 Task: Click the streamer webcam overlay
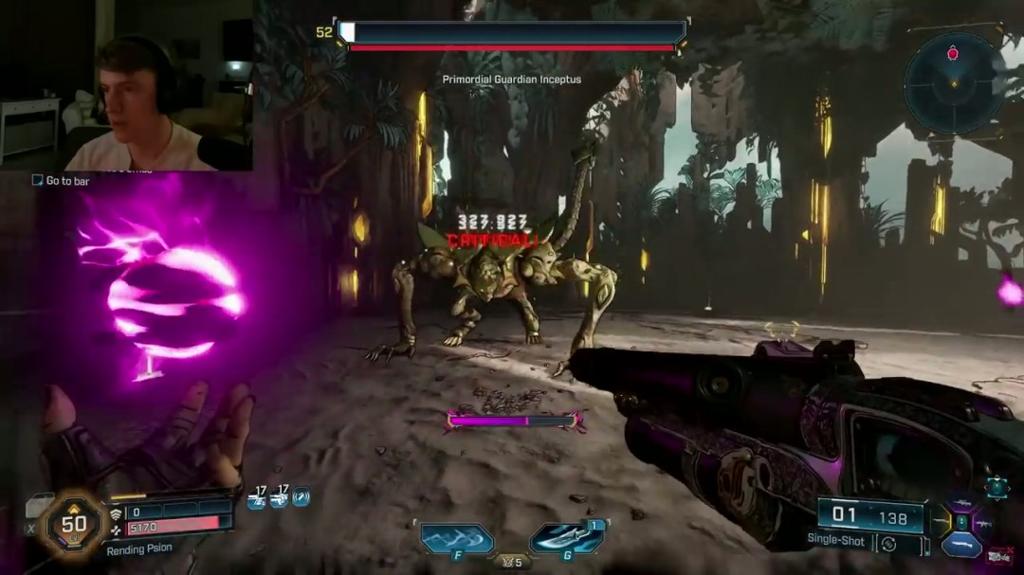[x=126, y=86]
